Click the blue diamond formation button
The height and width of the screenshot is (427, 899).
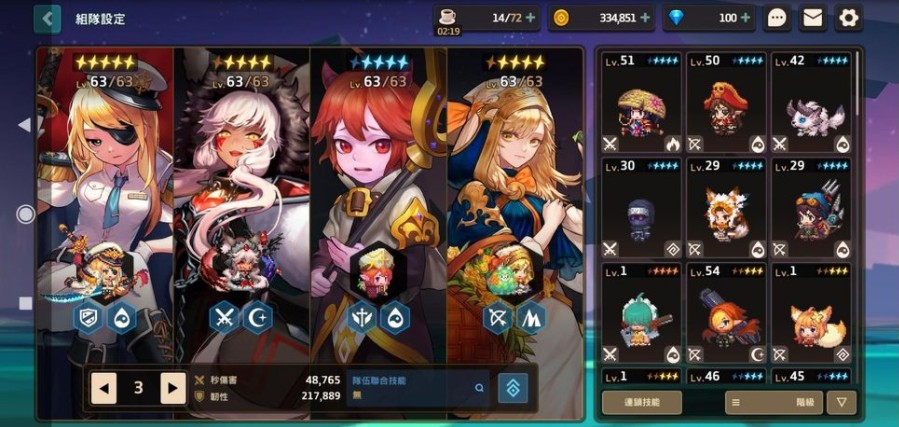pos(513,388)
